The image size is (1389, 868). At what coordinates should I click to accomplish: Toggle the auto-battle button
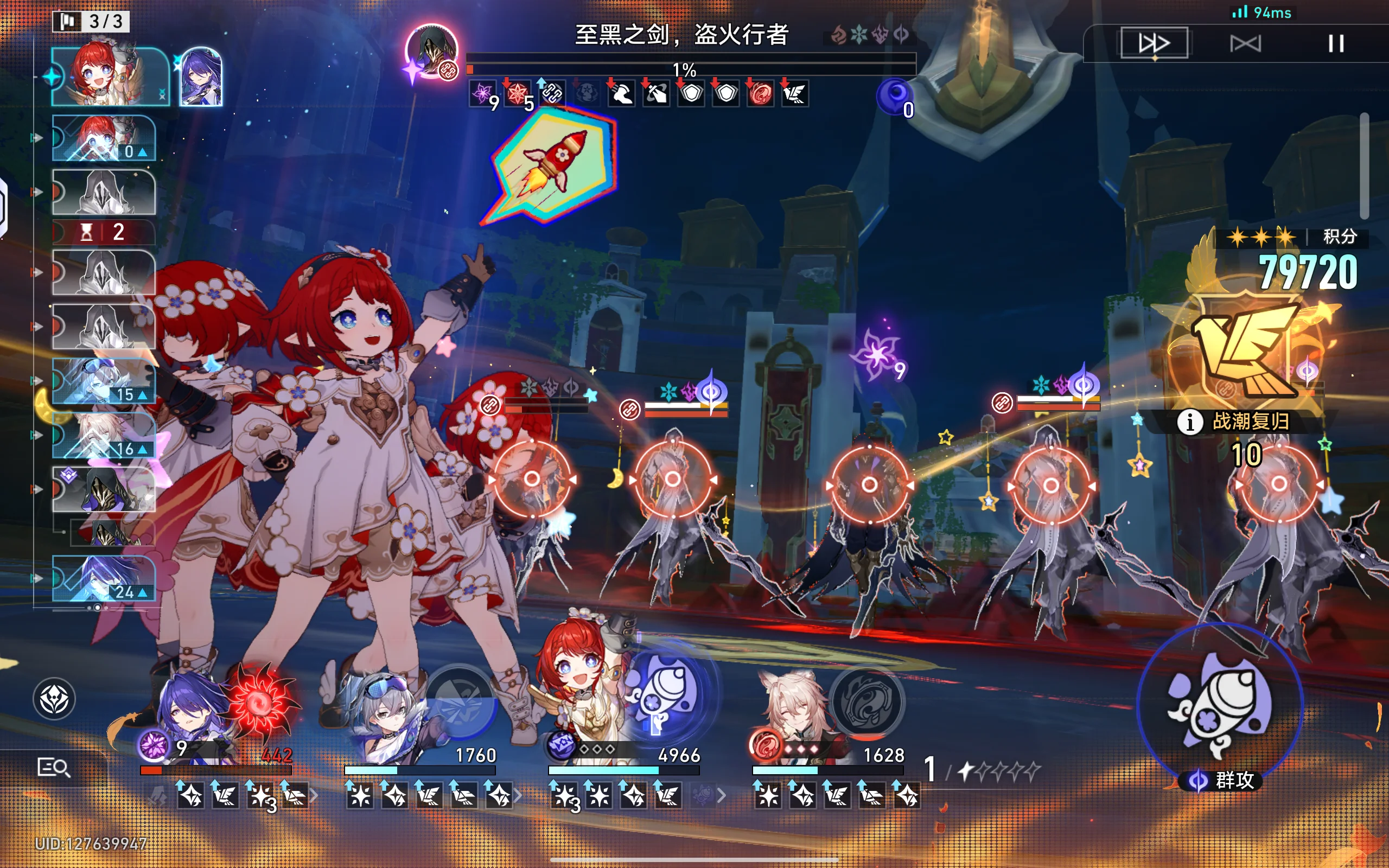coord(1246,43)
